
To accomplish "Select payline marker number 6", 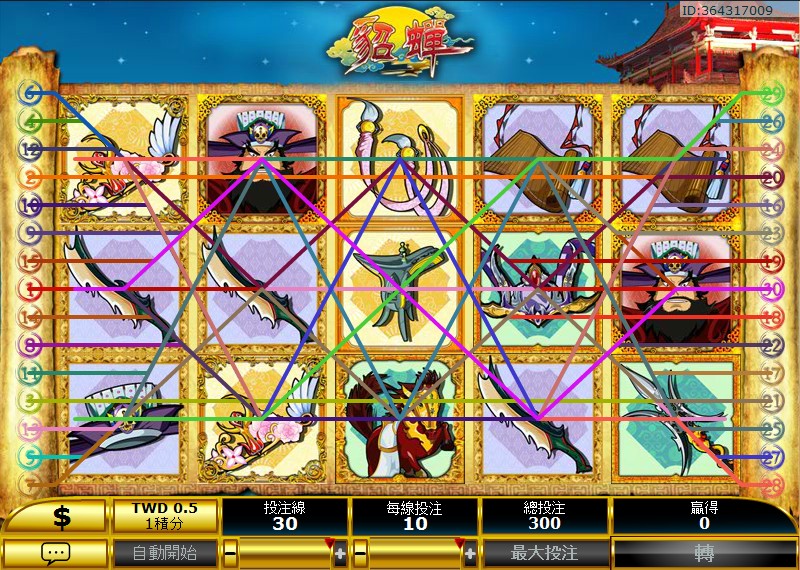I will tap(32, 94).
